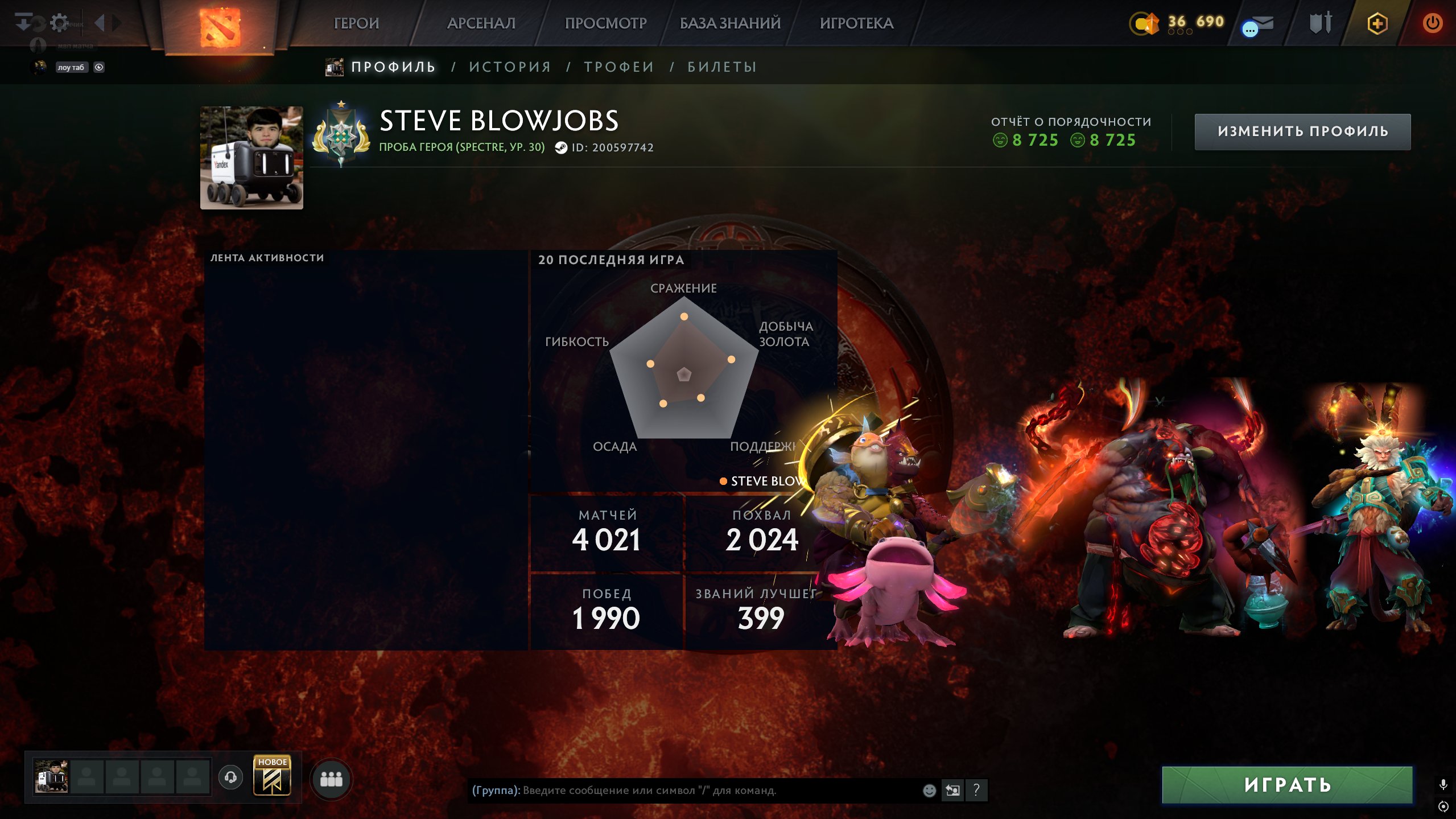
Task: Click the orange power button top right
Action: coord(1434,23)
